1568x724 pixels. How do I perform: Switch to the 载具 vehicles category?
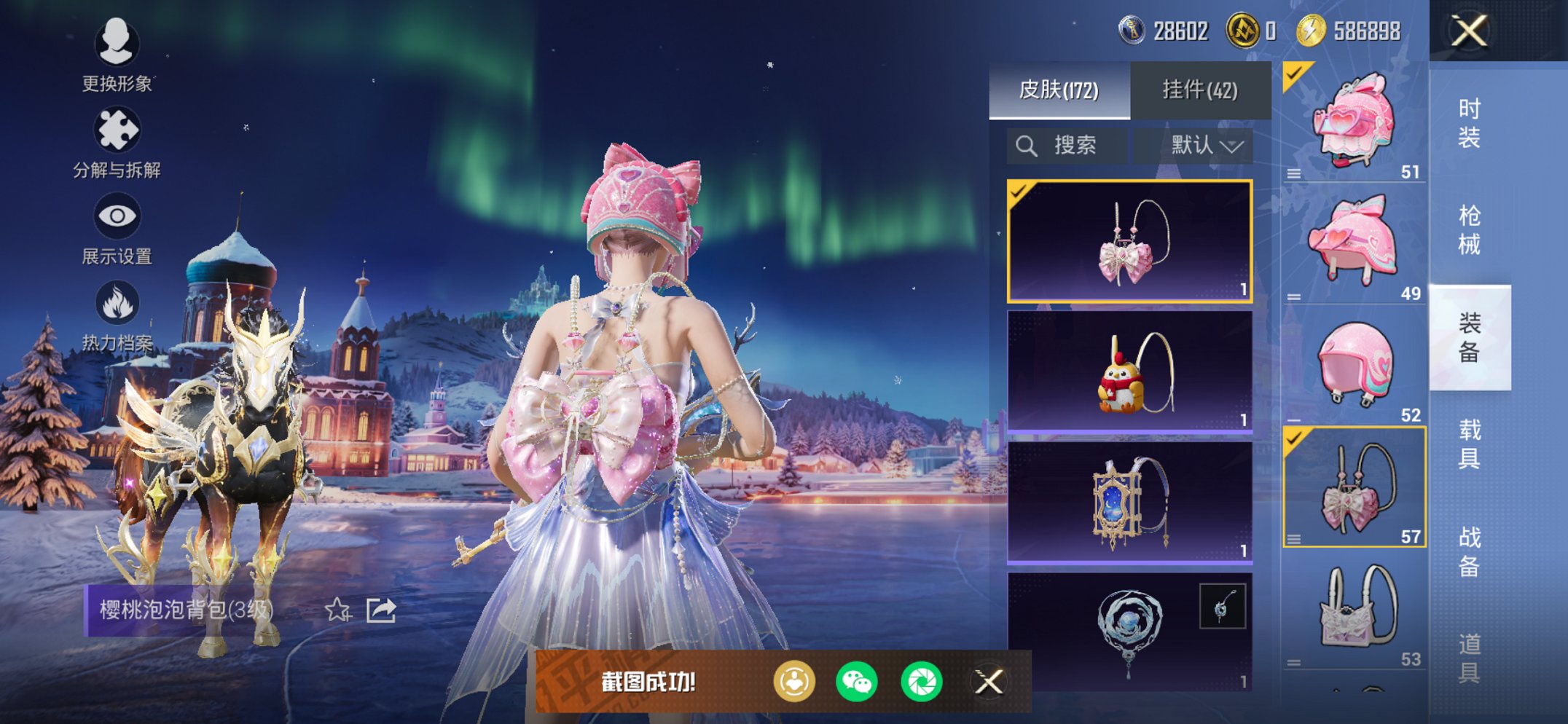point(1469,444)
